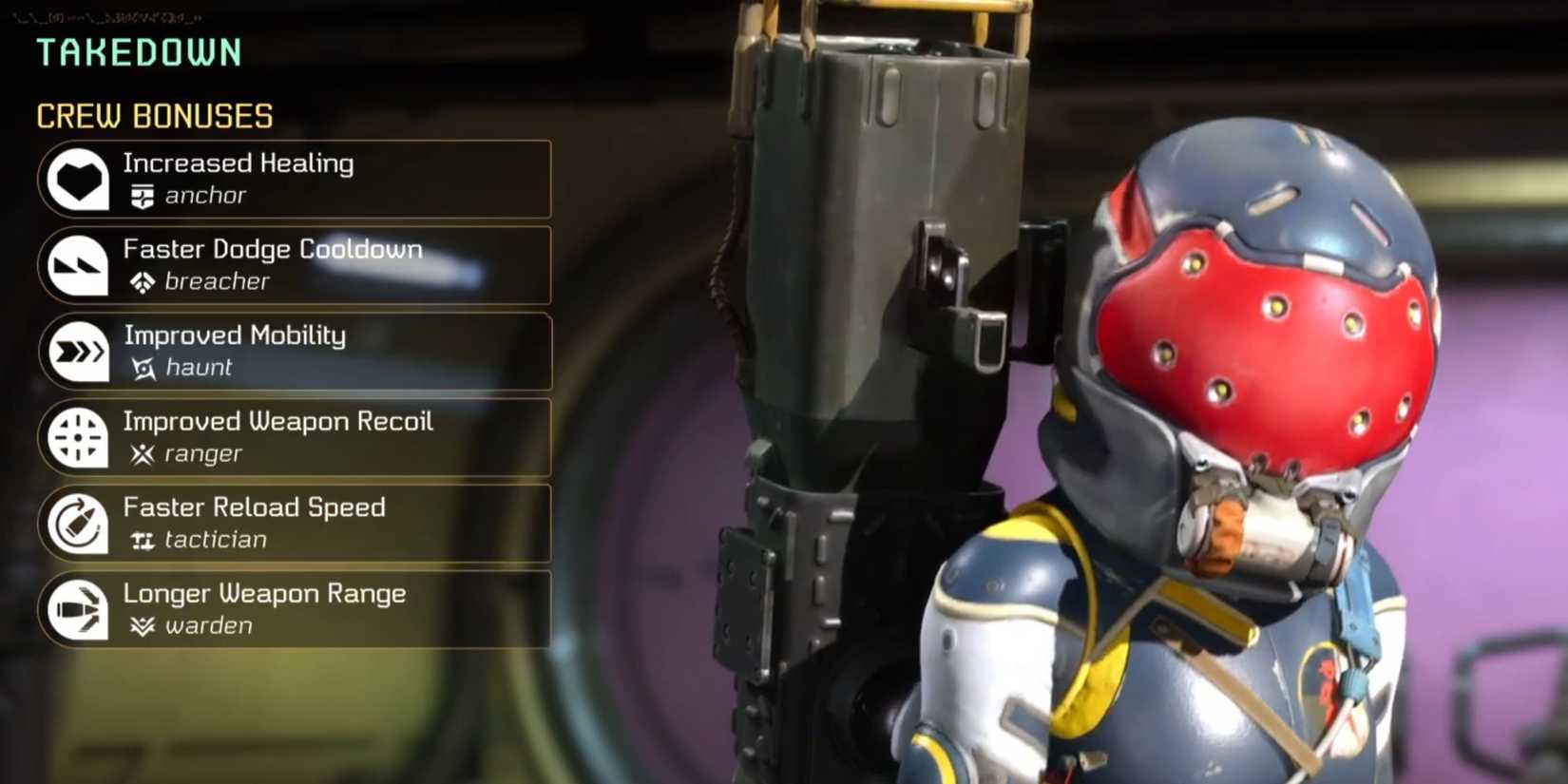Image resolution: width=1568 pixels, height=784 pixels.
Task: Enable the Faster Dodge Cooldown bonus
Action: (x=295, y=265)
